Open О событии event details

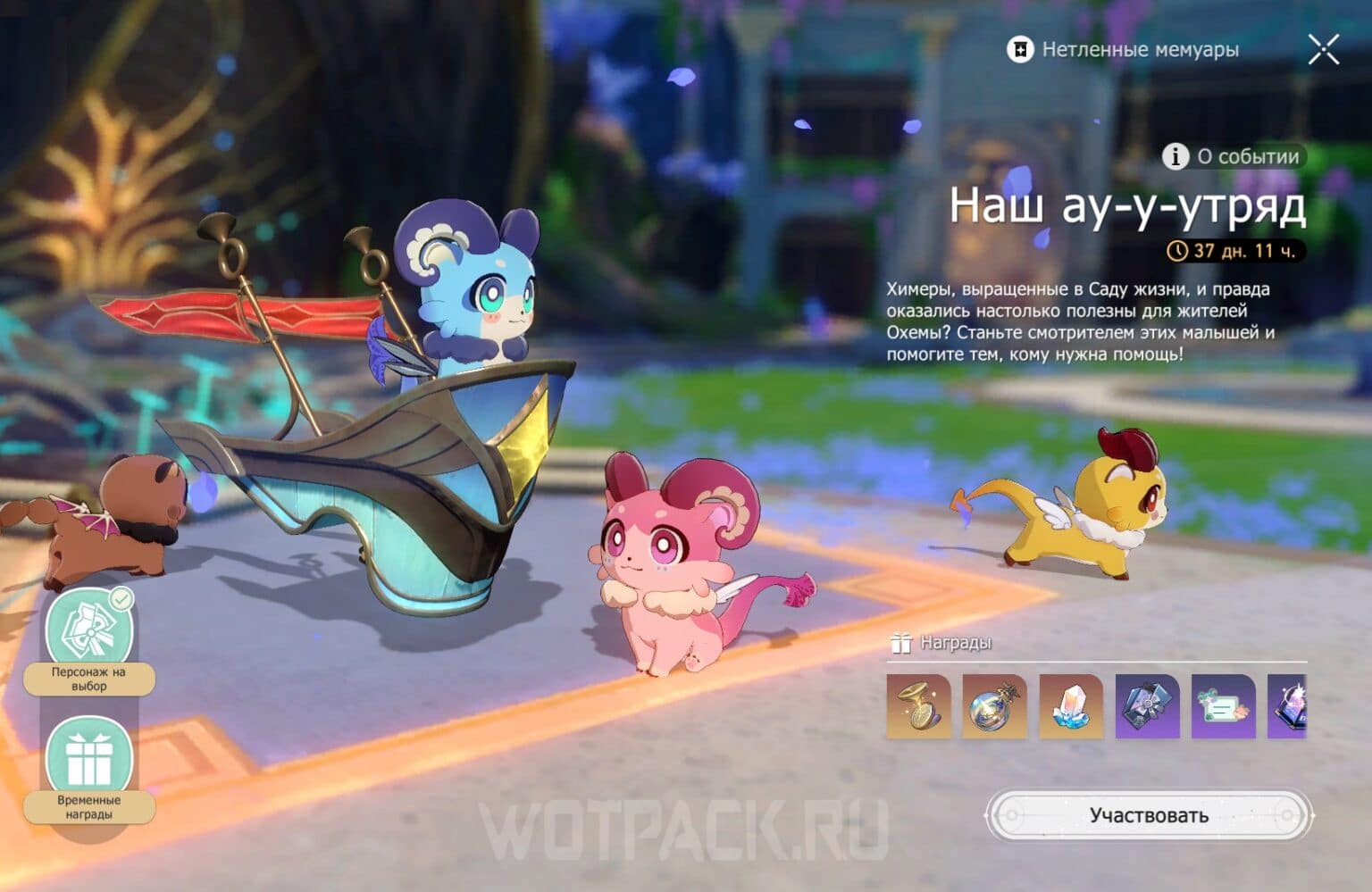tap(1233, 157)
